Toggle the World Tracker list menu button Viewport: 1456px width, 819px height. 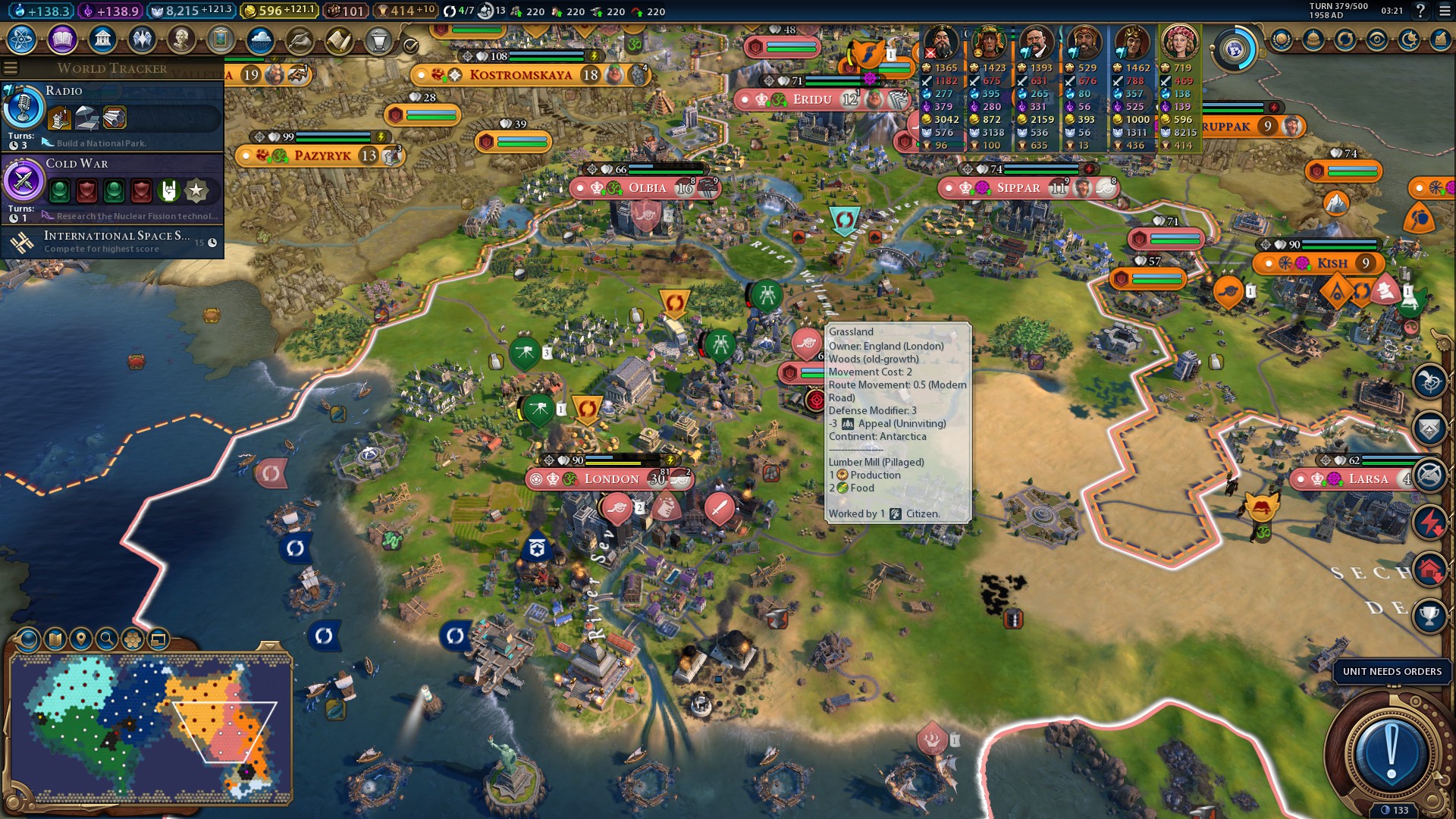pyautogui.click(x=11, y=68)
